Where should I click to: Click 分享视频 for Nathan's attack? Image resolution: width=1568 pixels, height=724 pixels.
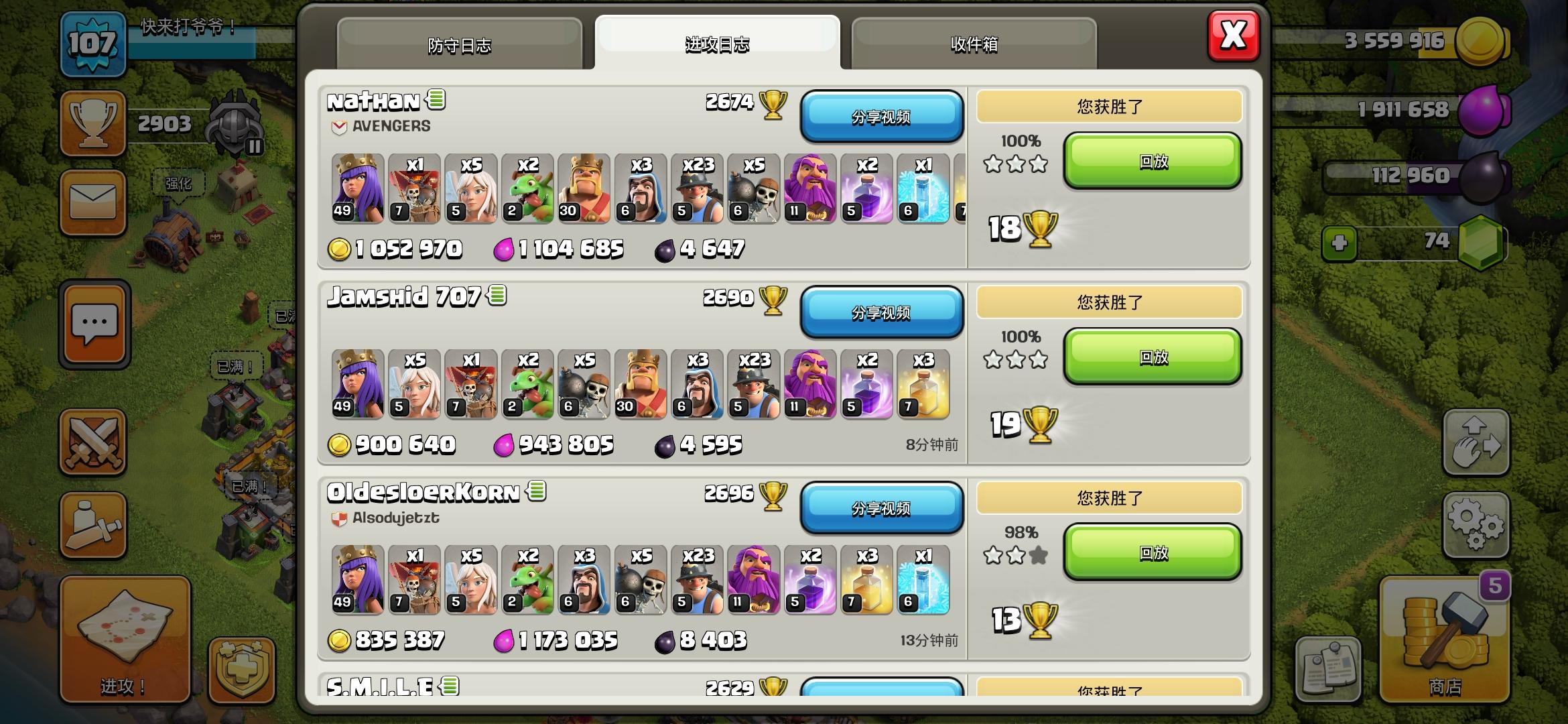[x=882, y=117]
